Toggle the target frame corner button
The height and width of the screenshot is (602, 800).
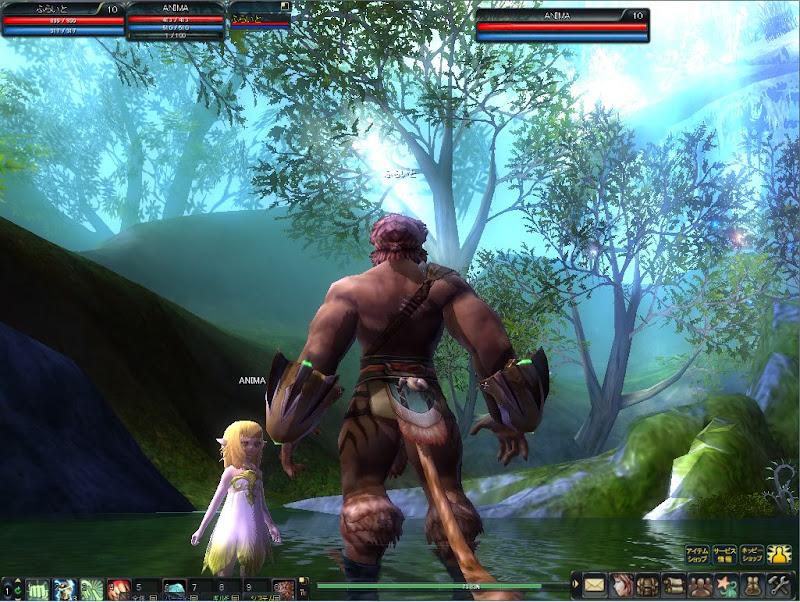click(x=285, y=6)
